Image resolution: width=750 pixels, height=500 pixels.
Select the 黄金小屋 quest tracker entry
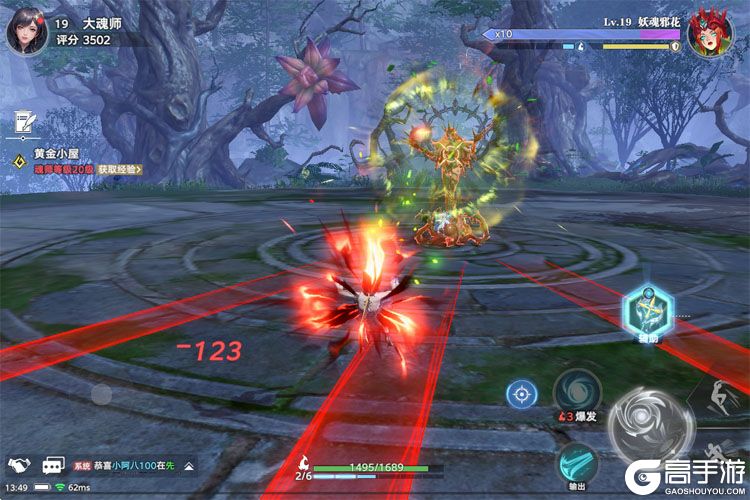point(56,154)
